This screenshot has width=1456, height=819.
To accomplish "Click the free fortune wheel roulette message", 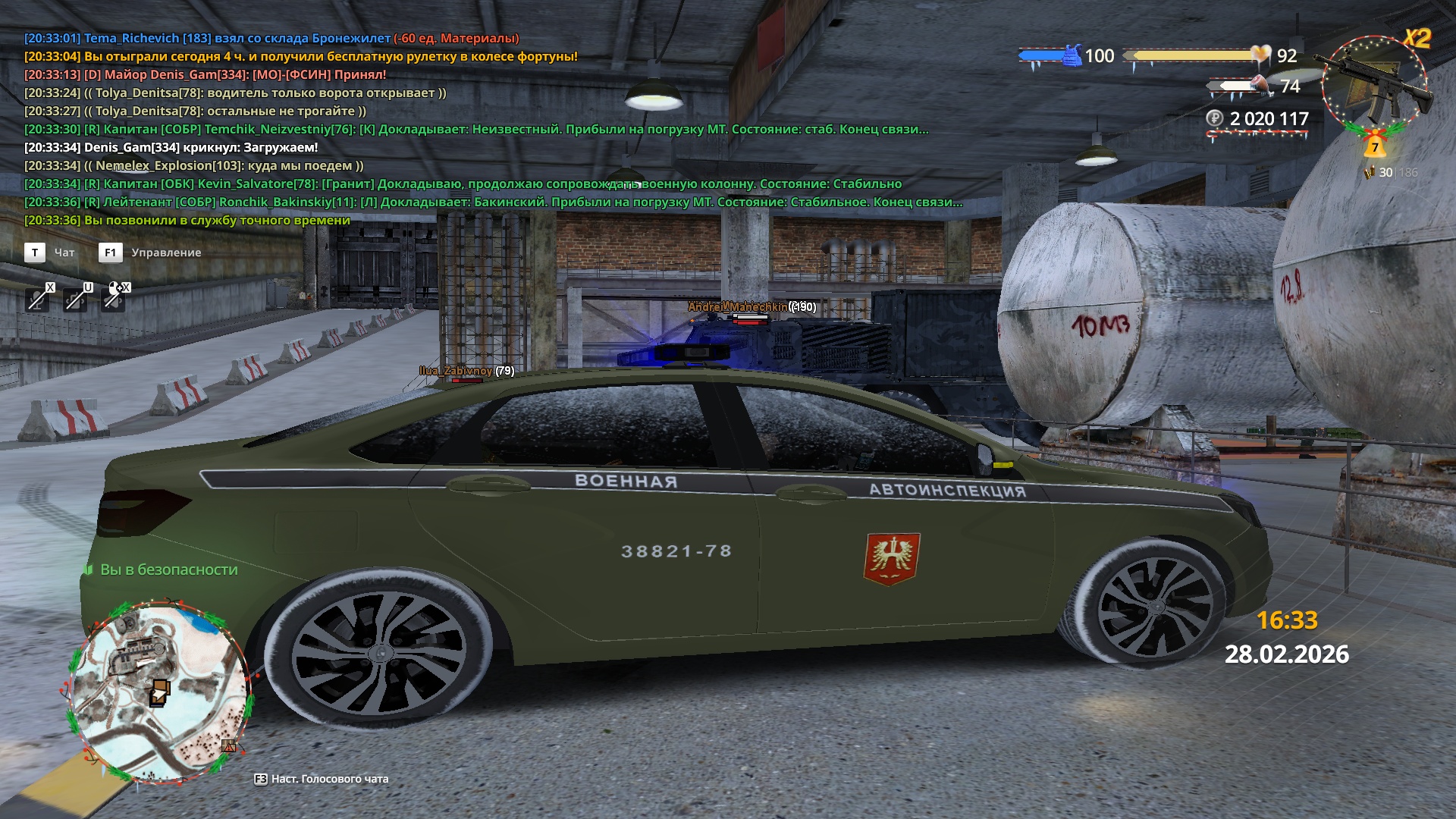I will coord(300,56).
